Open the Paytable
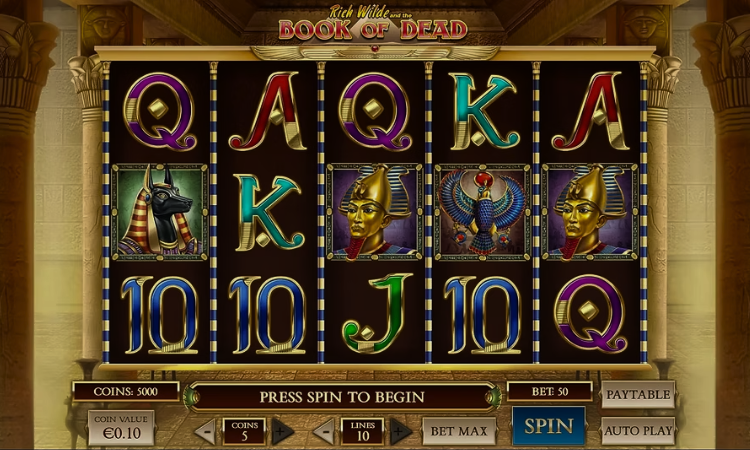This screenshot has height=450, width=750. click(x=638, y=394)
